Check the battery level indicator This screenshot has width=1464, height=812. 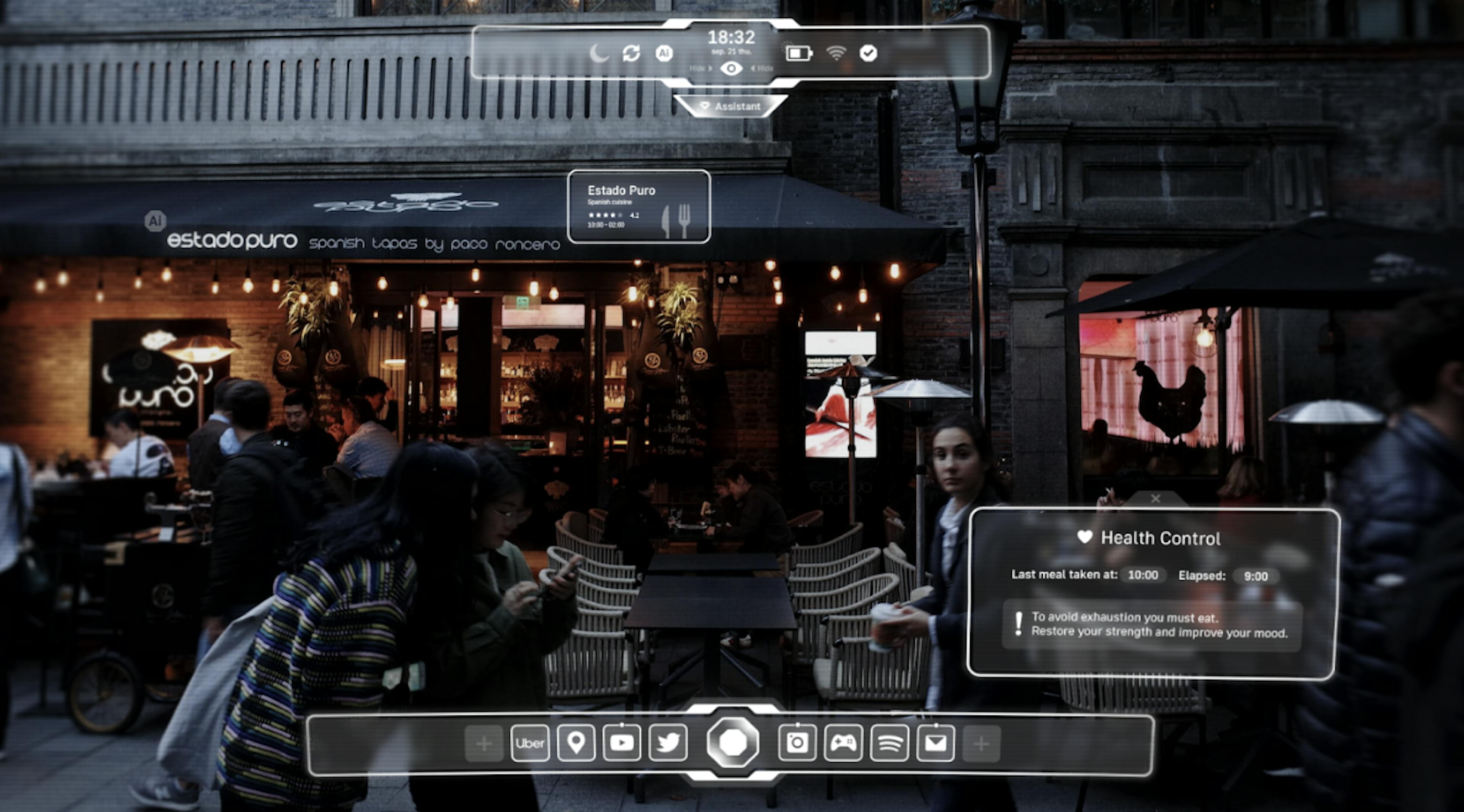tap(798, 53)
